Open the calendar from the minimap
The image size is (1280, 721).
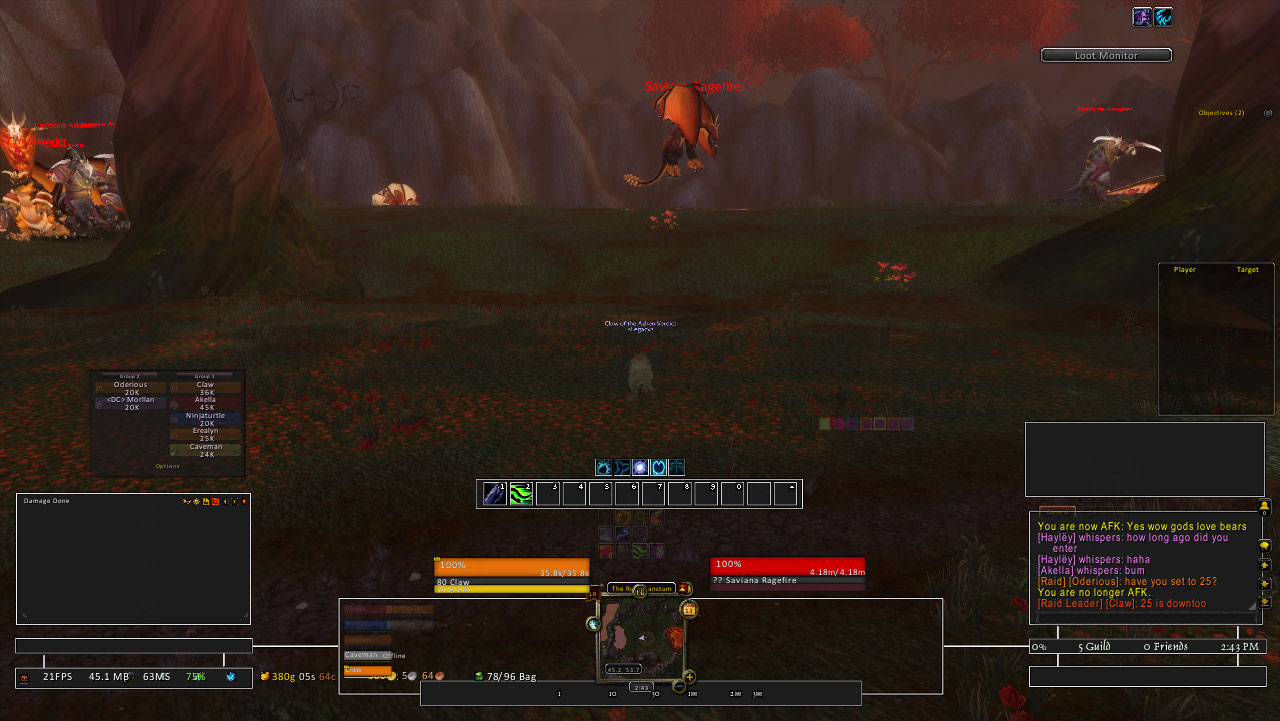tap(689, 609)
